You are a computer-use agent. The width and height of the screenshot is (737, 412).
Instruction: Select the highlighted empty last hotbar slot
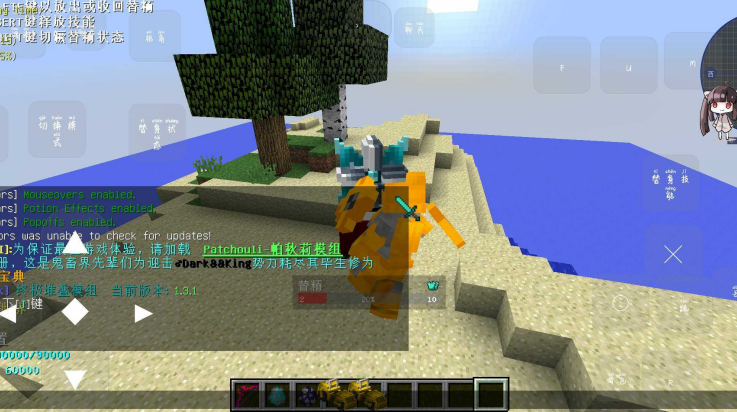490,394
